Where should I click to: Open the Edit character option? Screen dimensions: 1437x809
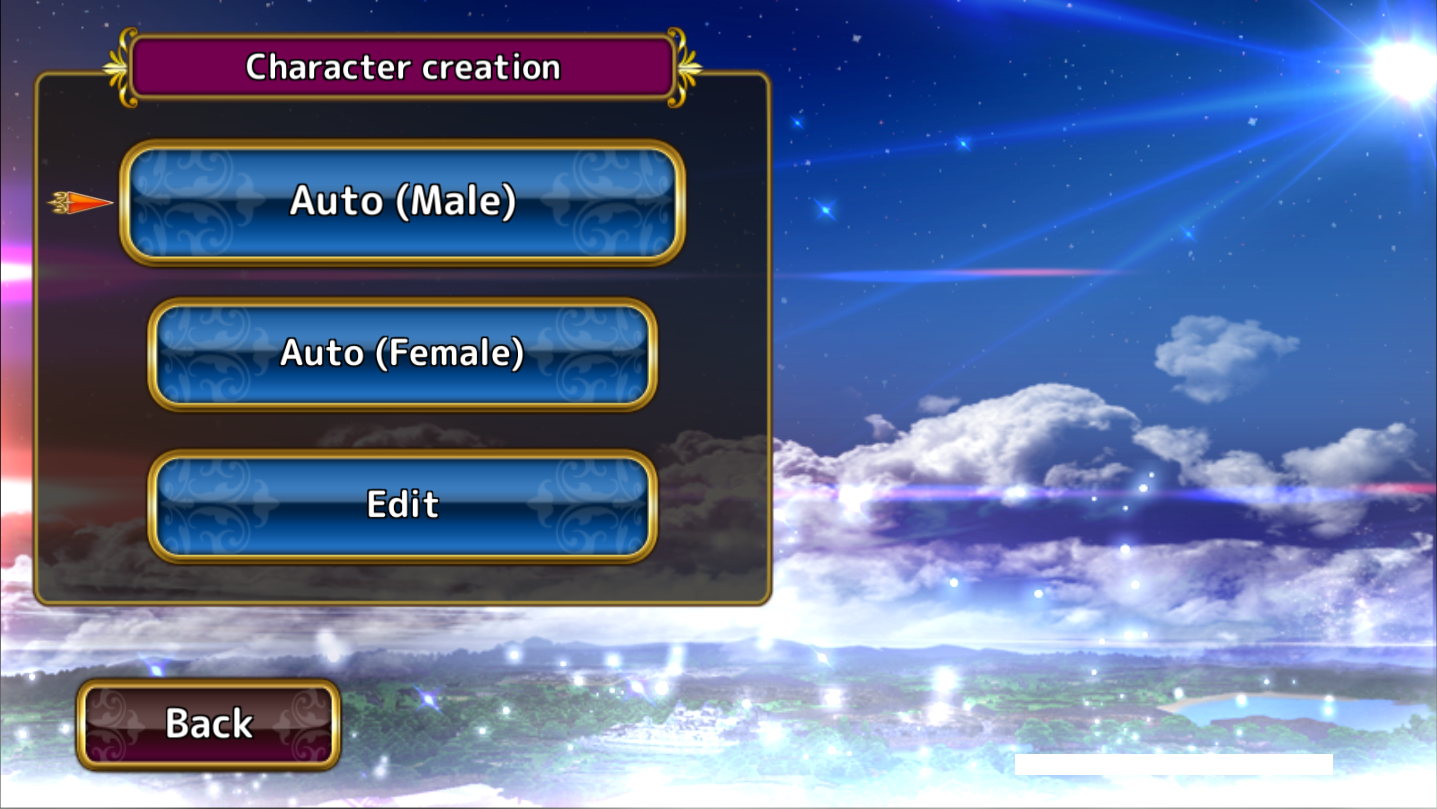pyautogui.click(x=402, y=505)
